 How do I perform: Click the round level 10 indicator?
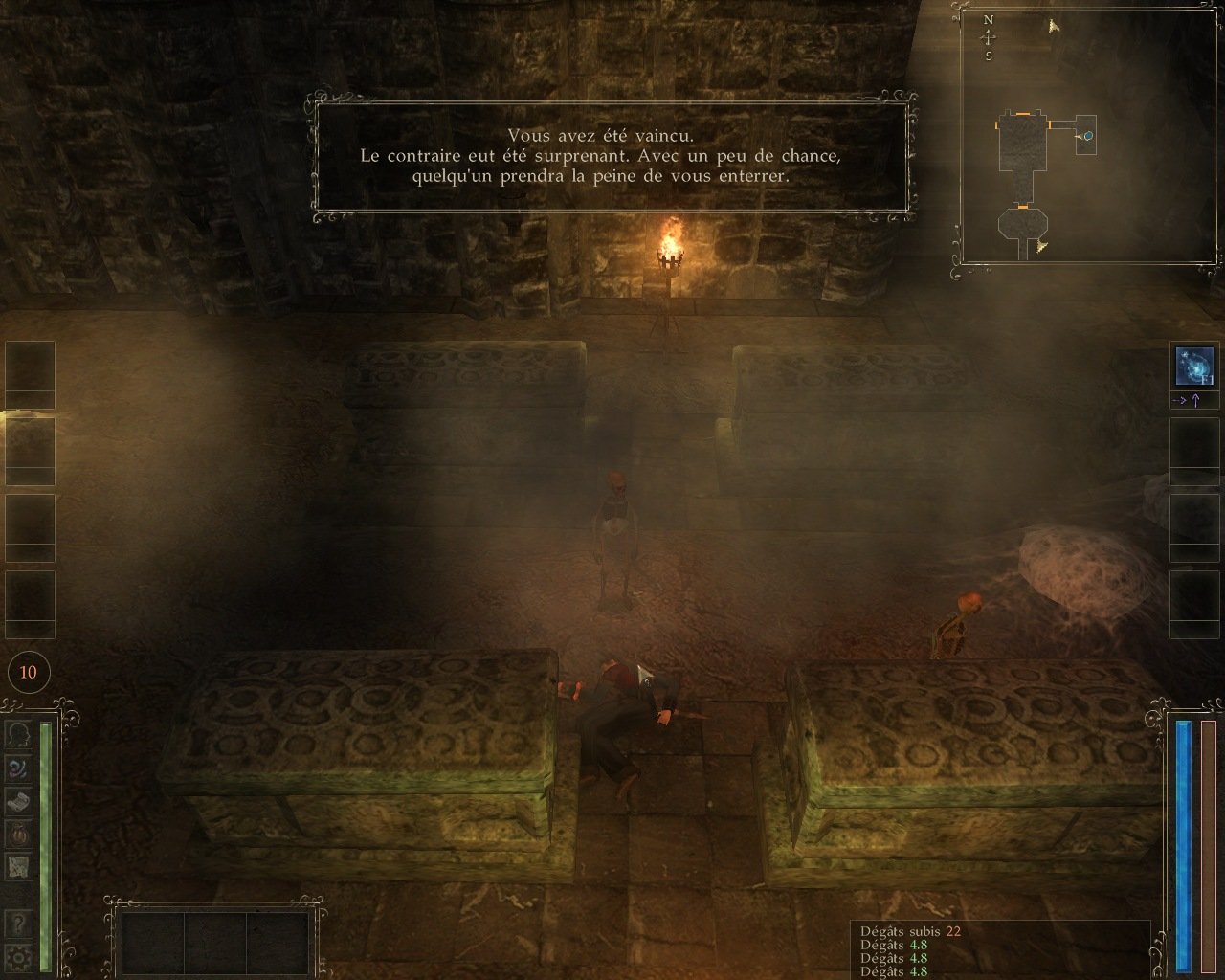click(28, 672)
